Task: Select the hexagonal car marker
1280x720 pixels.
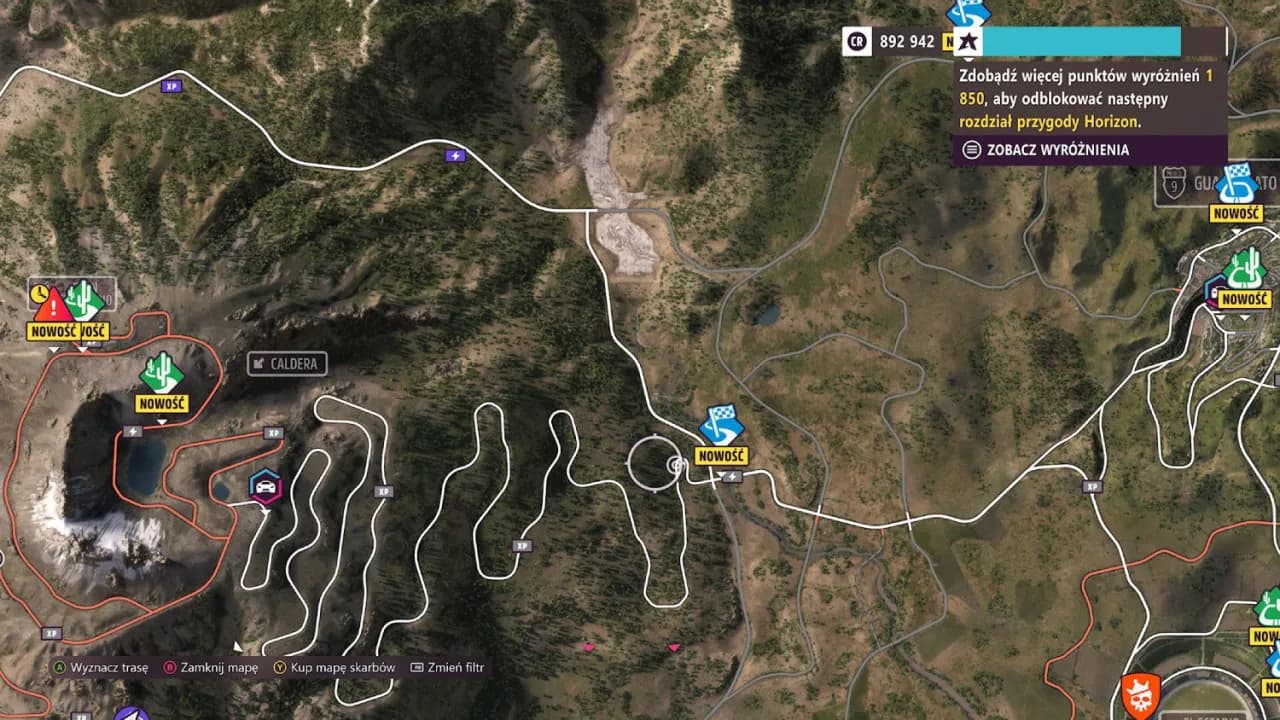Action: [265, 487]
